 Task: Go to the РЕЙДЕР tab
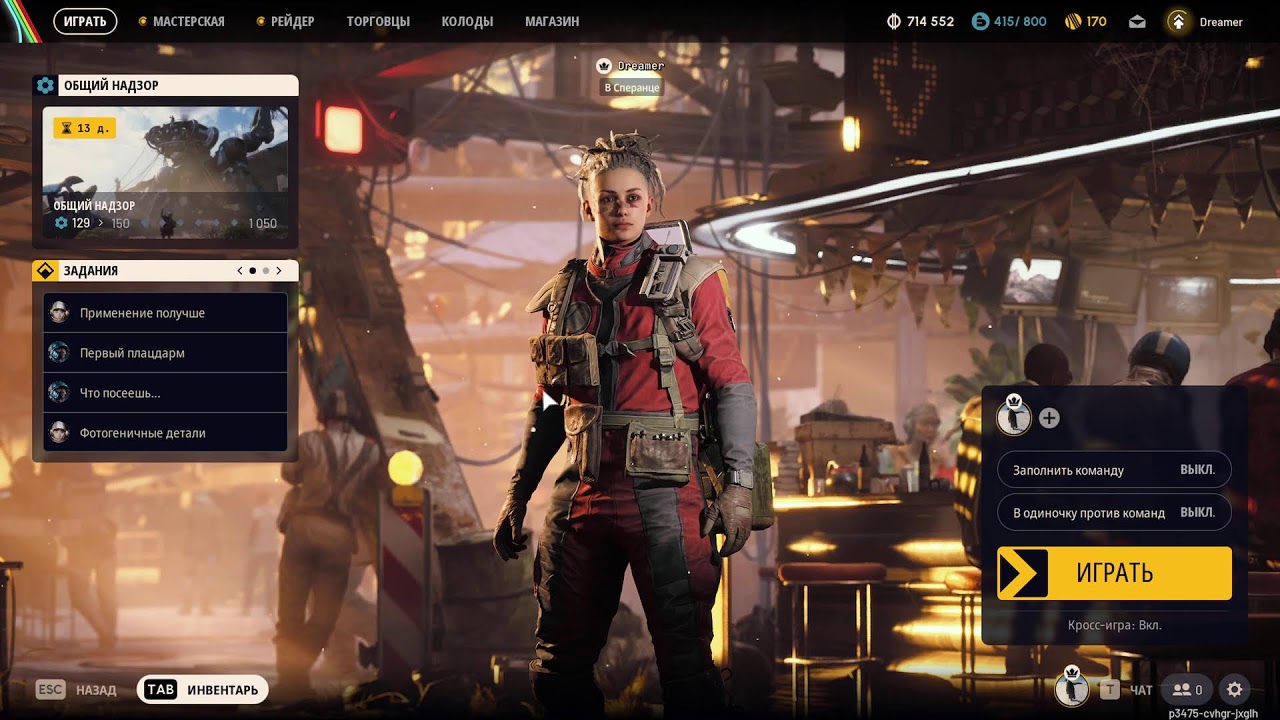tap(292, 21)
